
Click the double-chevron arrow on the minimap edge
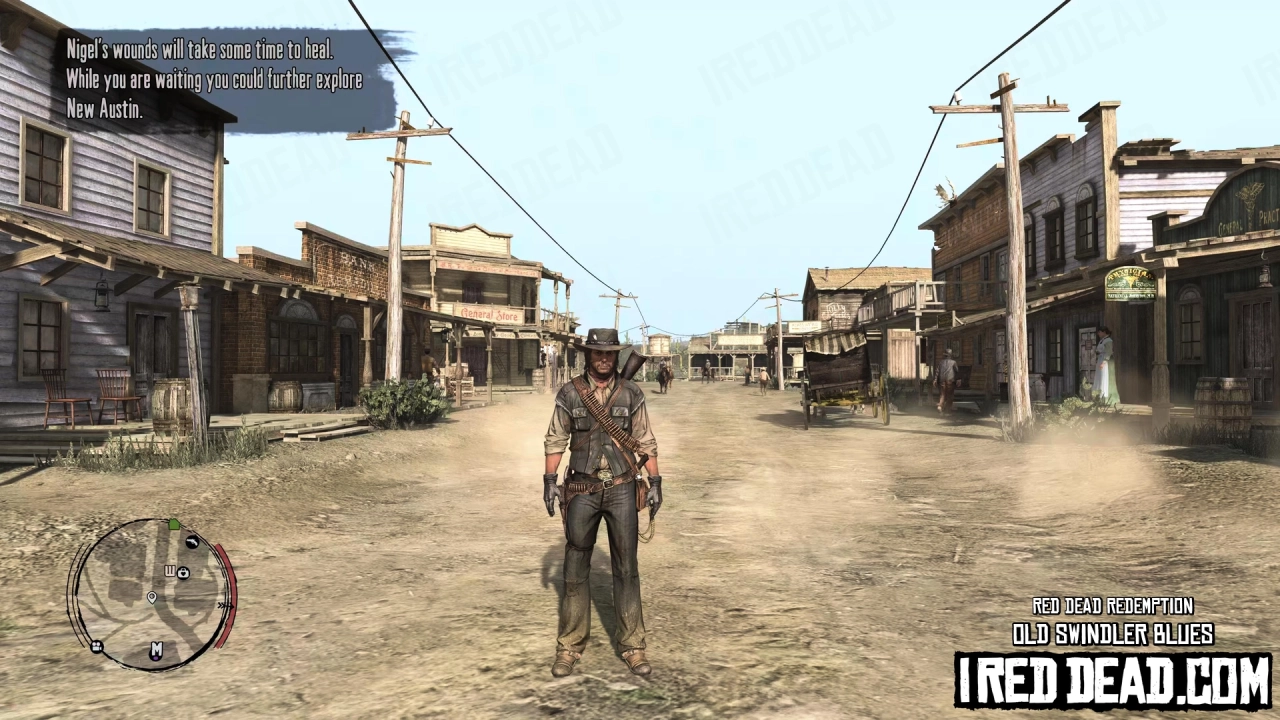coord(225,605)
